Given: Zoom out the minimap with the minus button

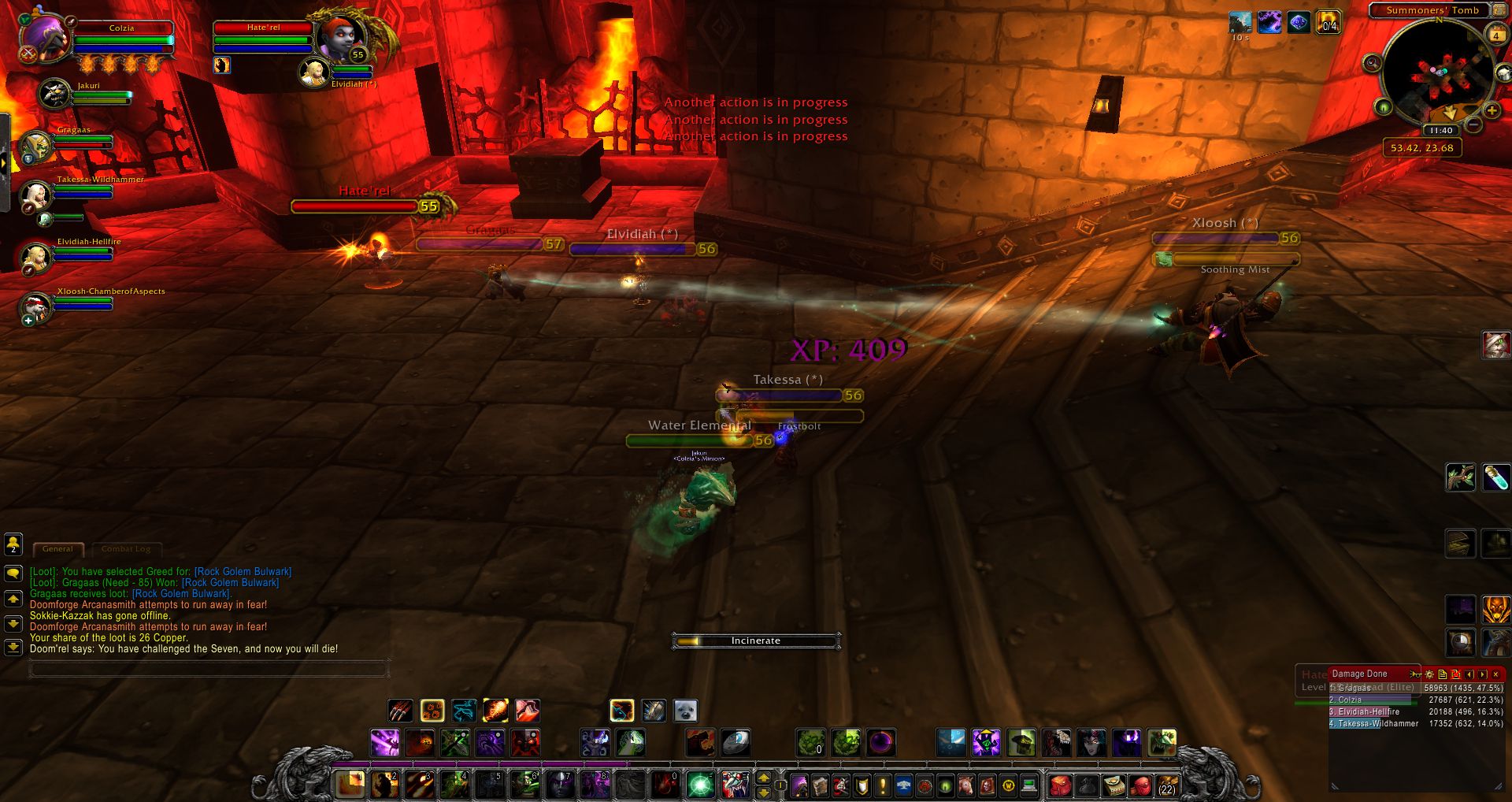Looking at the screenshot, I should tap(1473, 125).
